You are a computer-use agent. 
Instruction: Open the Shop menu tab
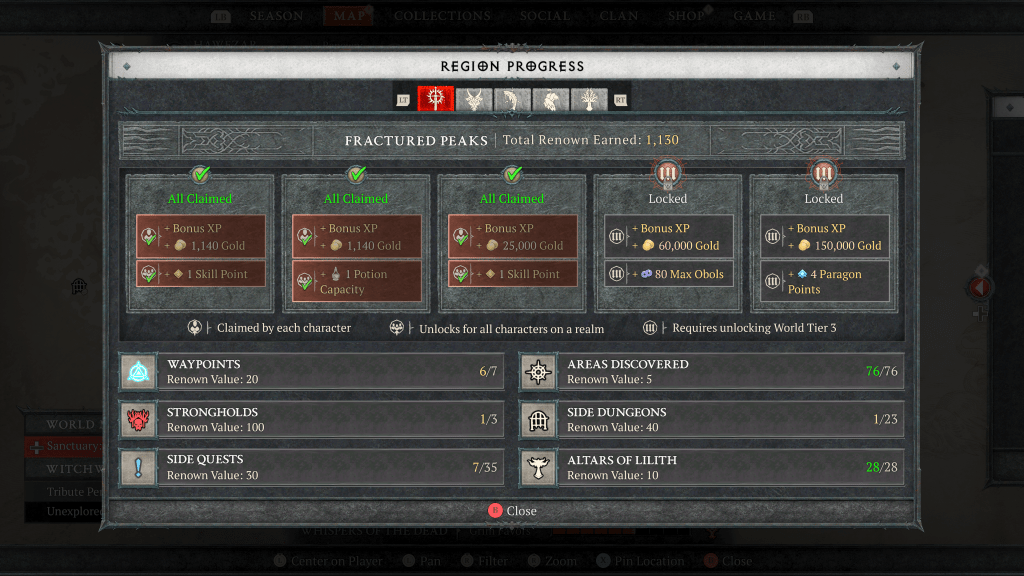(686, 16)
